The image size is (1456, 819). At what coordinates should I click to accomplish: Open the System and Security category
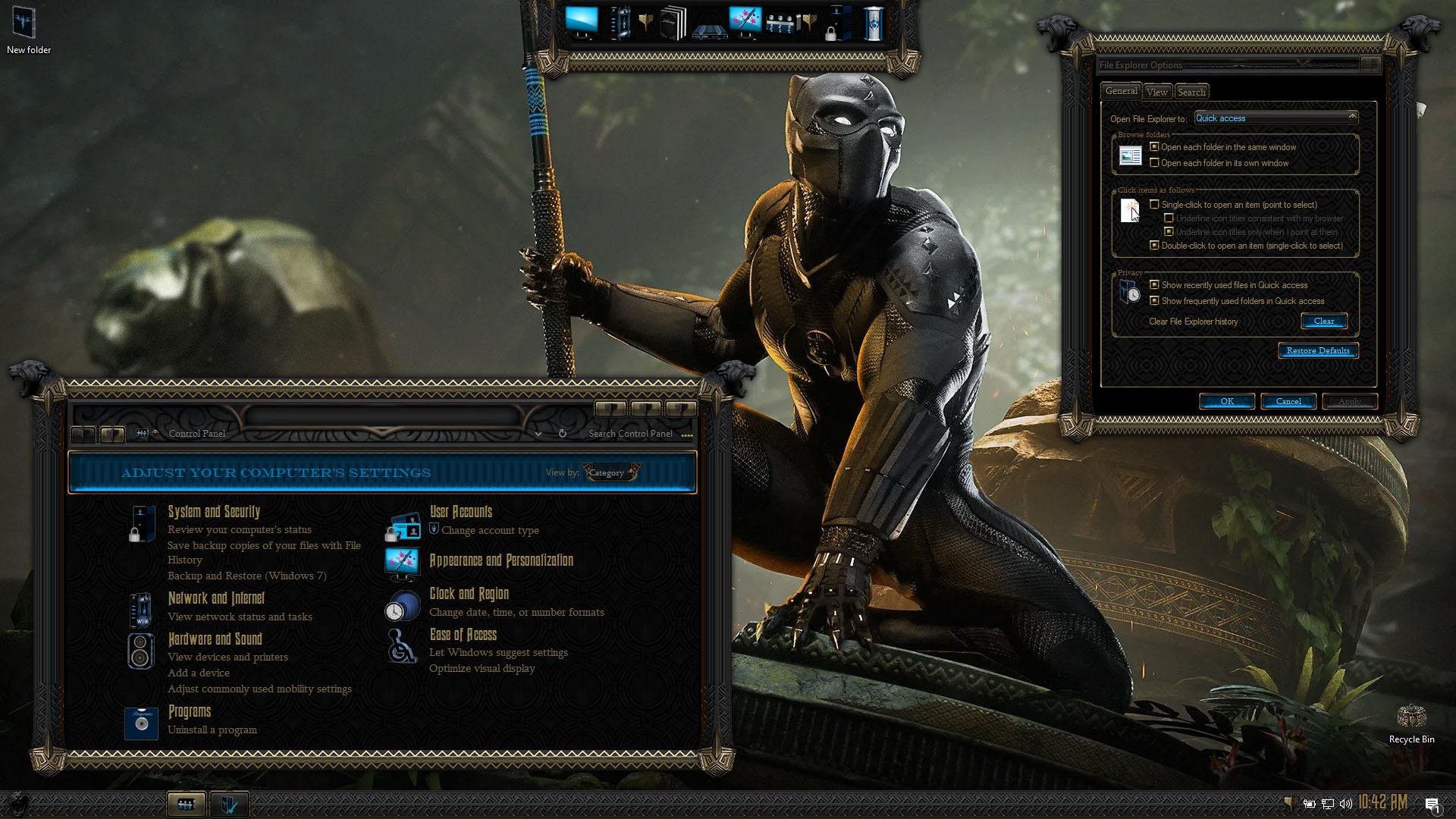(x=214, y=512)
